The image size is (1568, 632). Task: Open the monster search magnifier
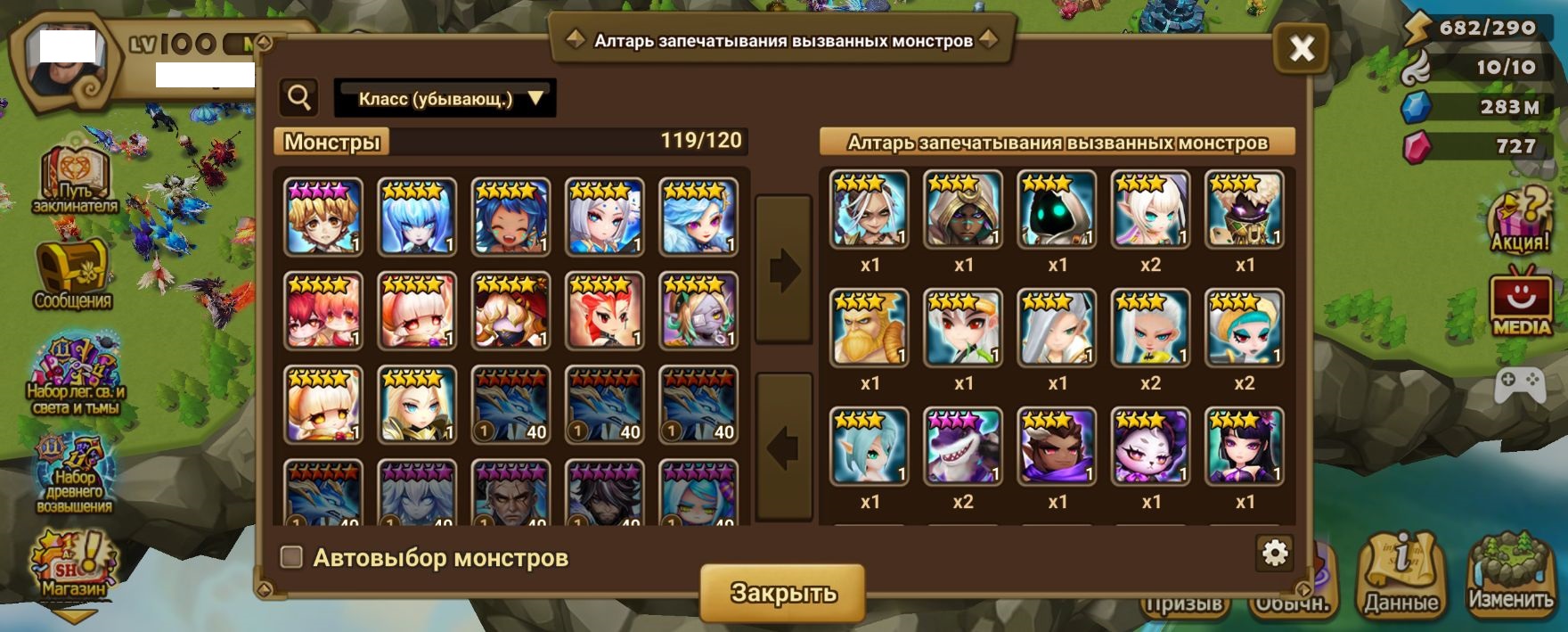299,97
